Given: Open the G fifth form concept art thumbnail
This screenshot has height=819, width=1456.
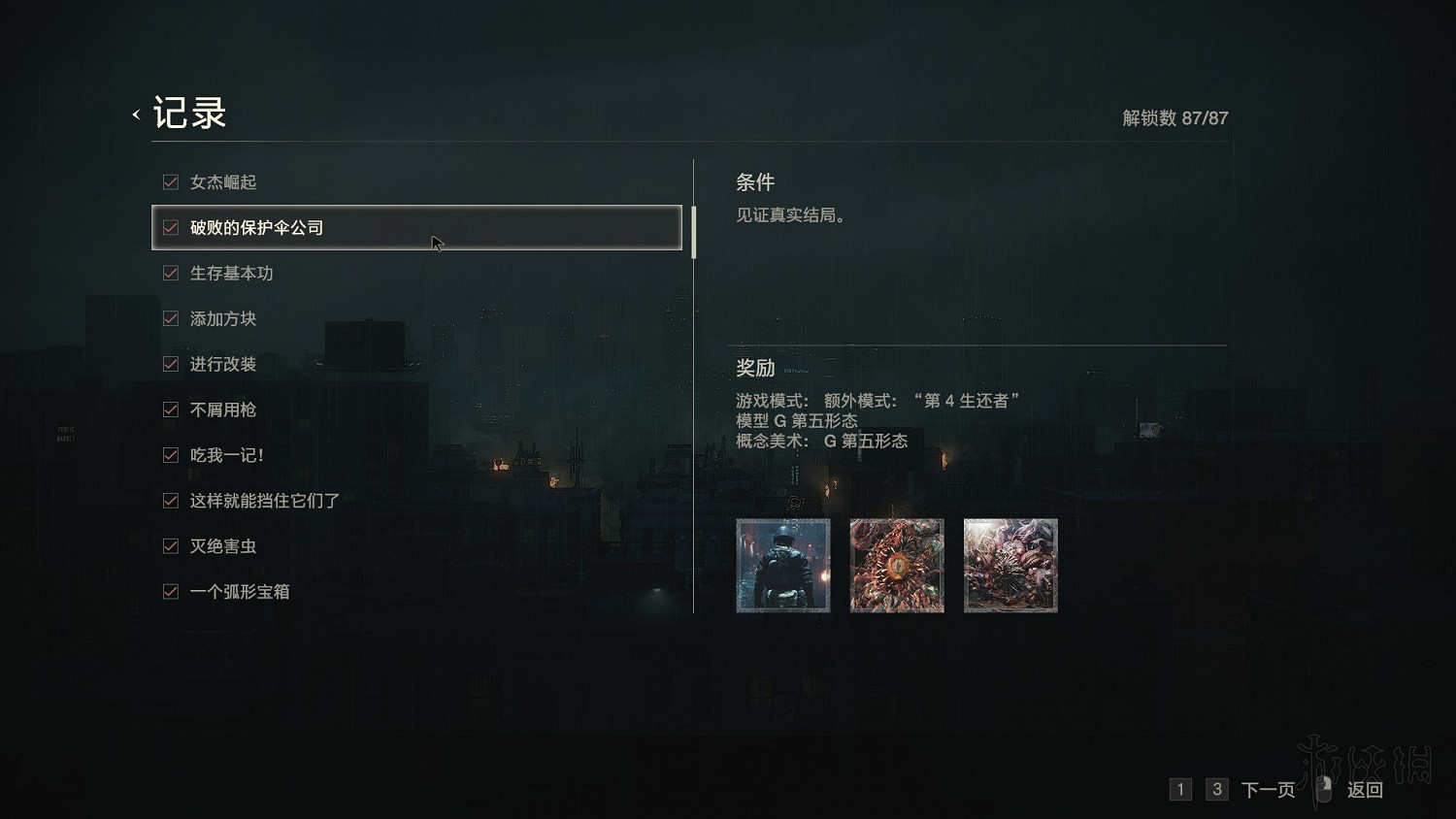Looking at the screenshot, I should click(1010, 566).
